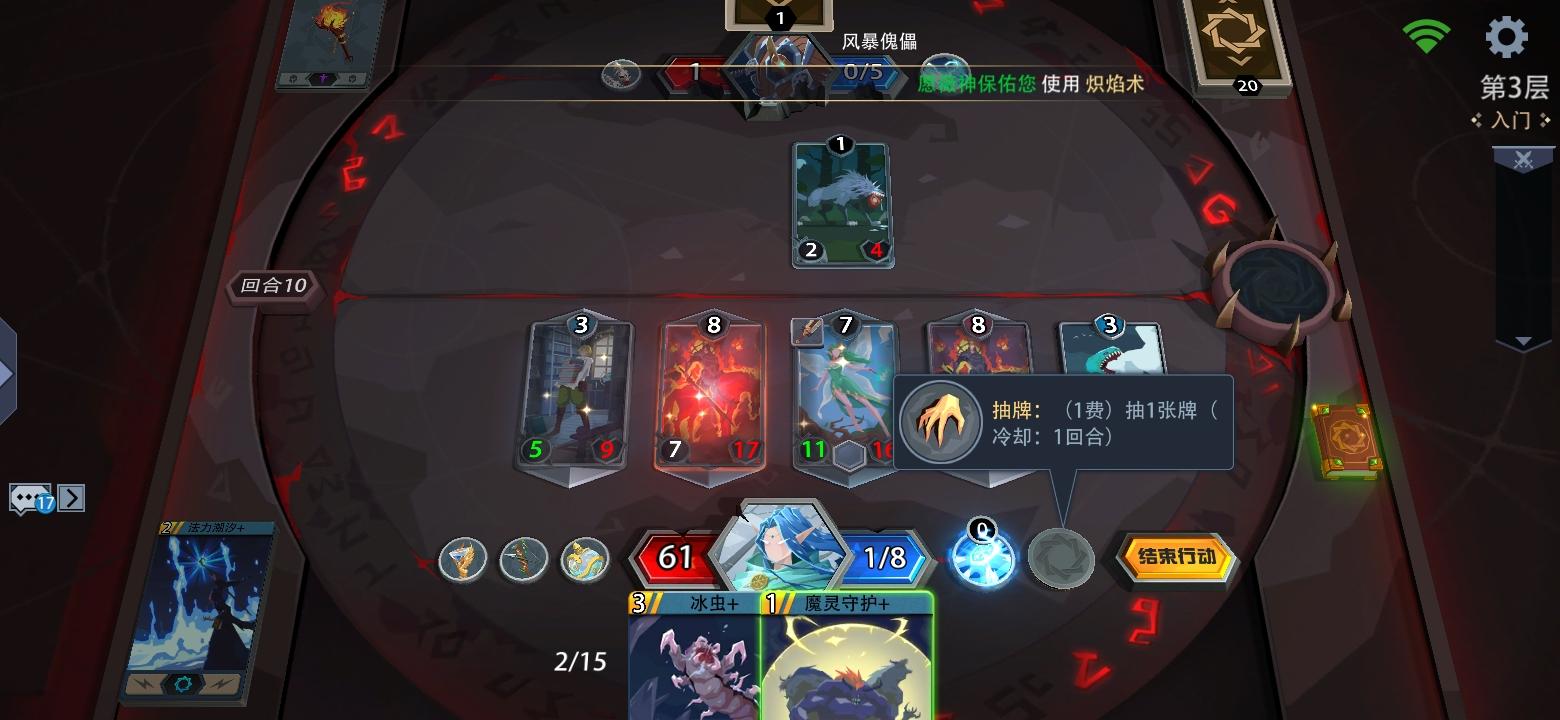Expand the 回合10 turn banner
Screen dimensions: 1560x720
pyautogui.click(x=271, y=289)
